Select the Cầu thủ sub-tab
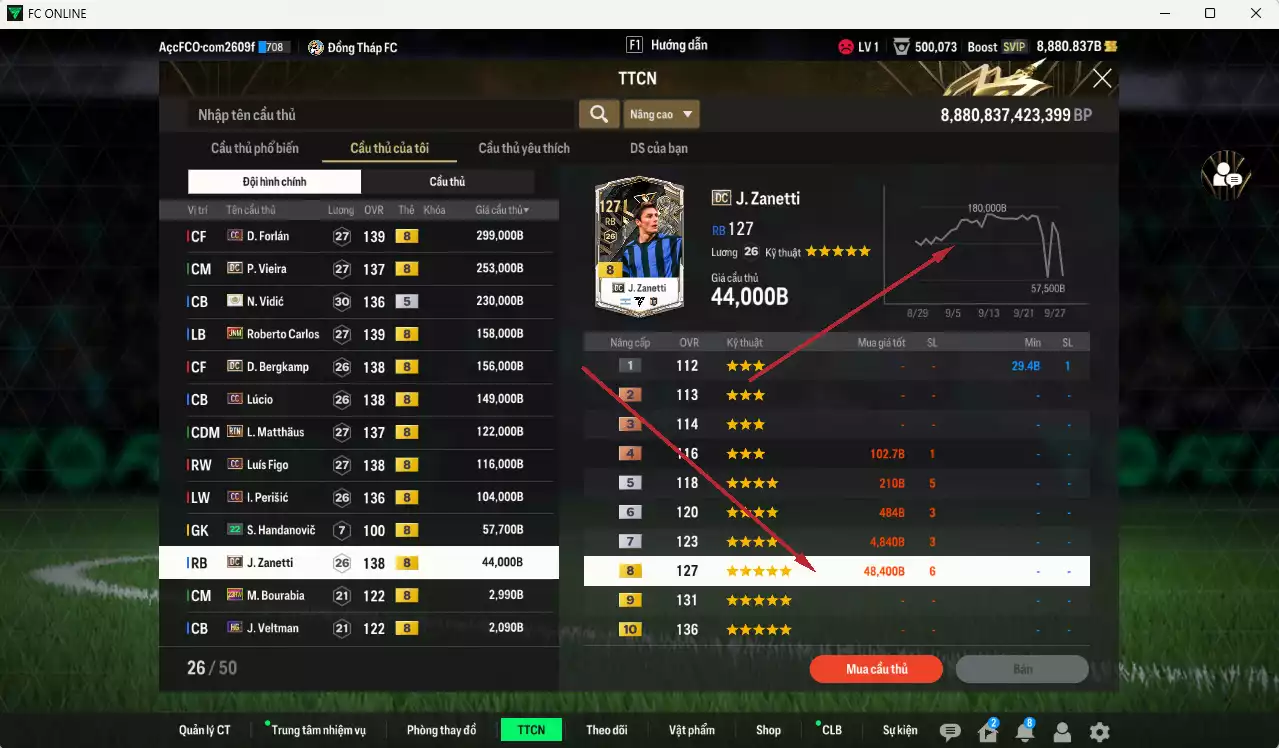 coord(447,182)
